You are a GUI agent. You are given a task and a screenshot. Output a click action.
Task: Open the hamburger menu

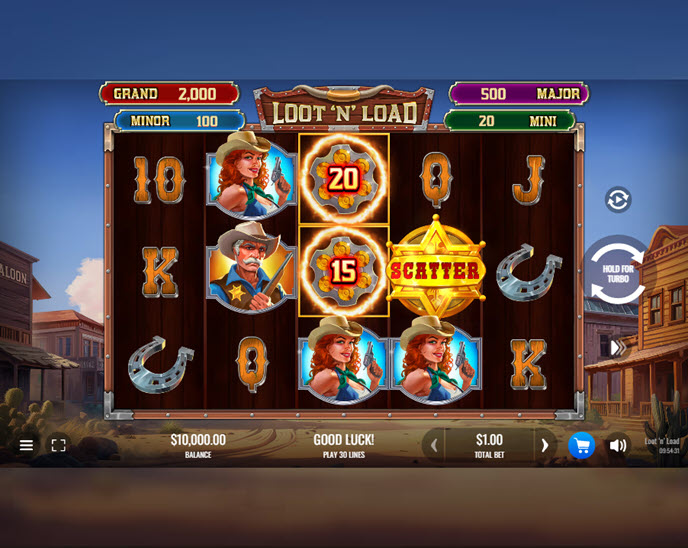pyautogui.click(x=27, y=445)
